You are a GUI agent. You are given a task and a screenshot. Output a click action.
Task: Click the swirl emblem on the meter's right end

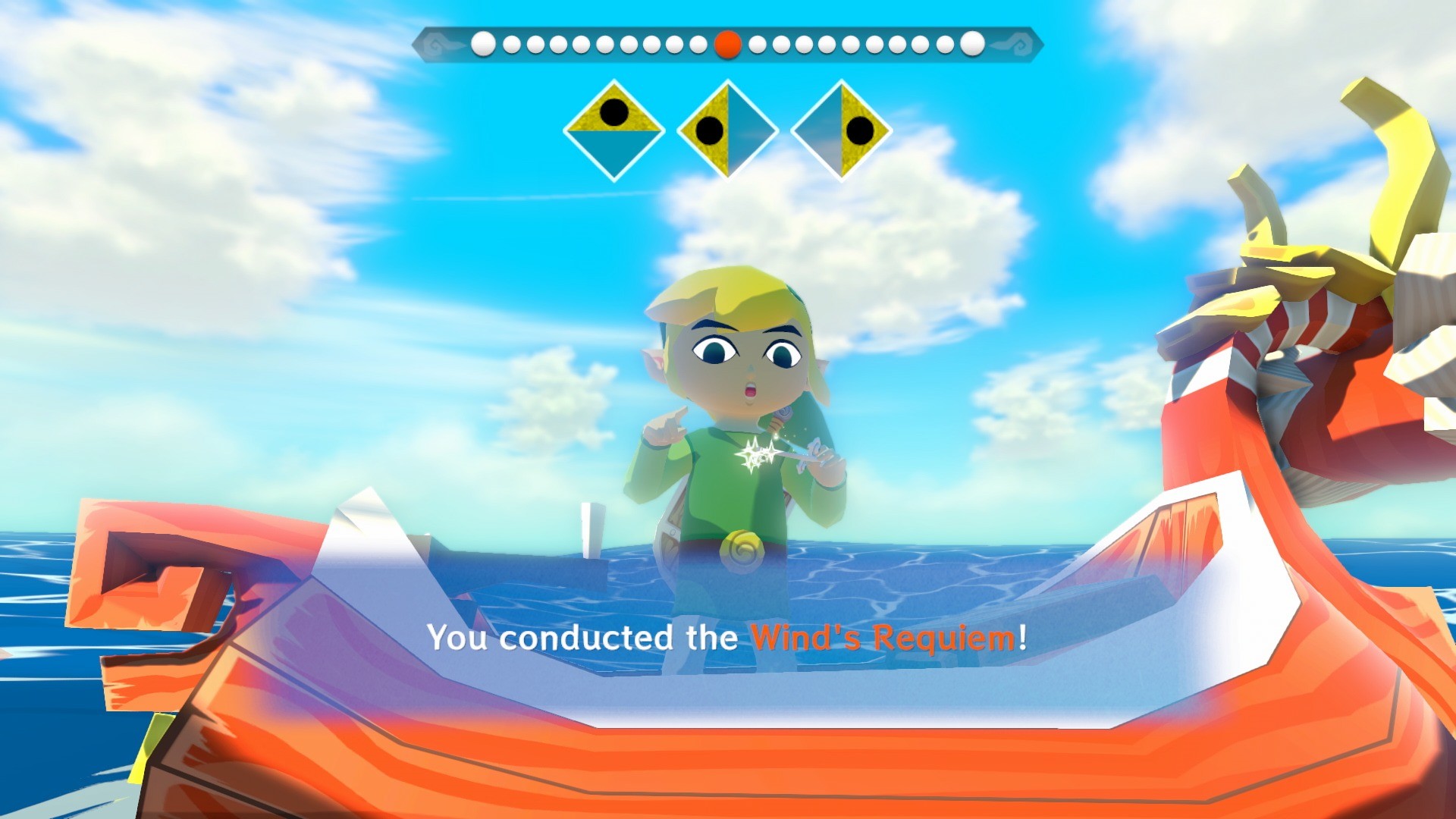[1020, 44]
